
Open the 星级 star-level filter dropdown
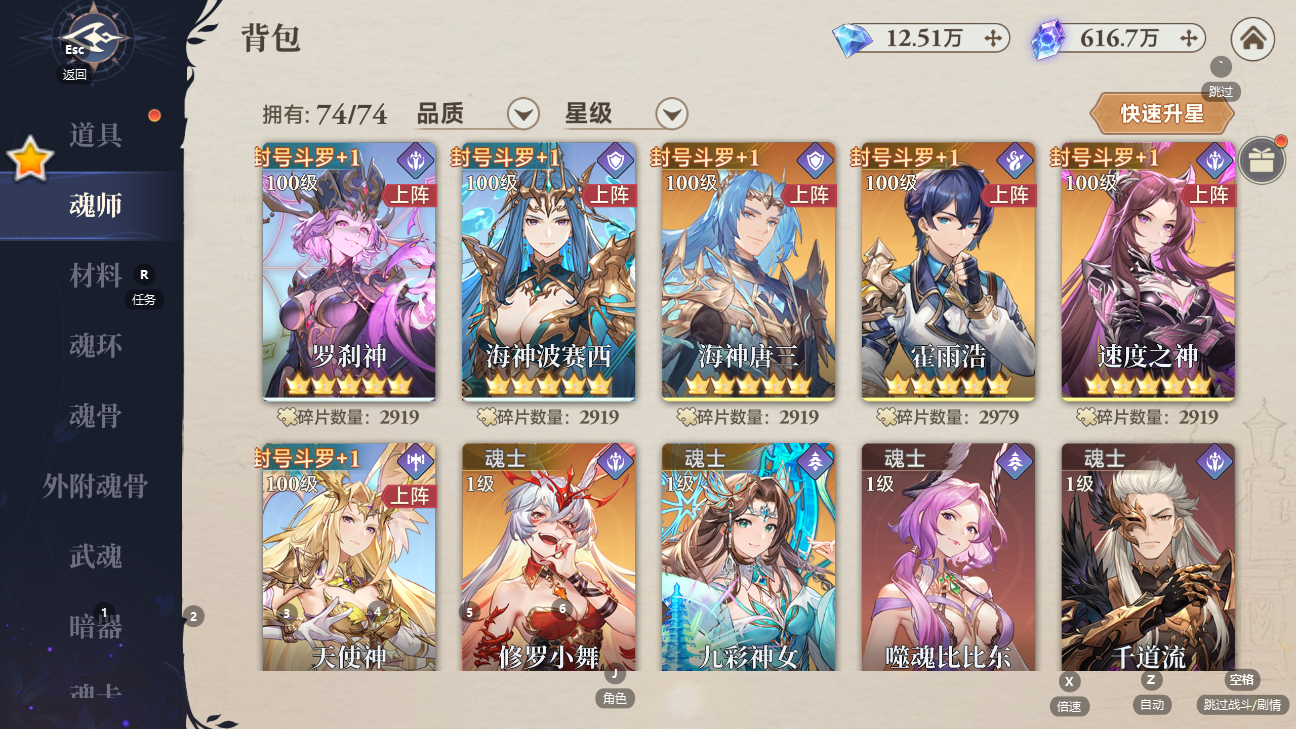tap(671, 114)
